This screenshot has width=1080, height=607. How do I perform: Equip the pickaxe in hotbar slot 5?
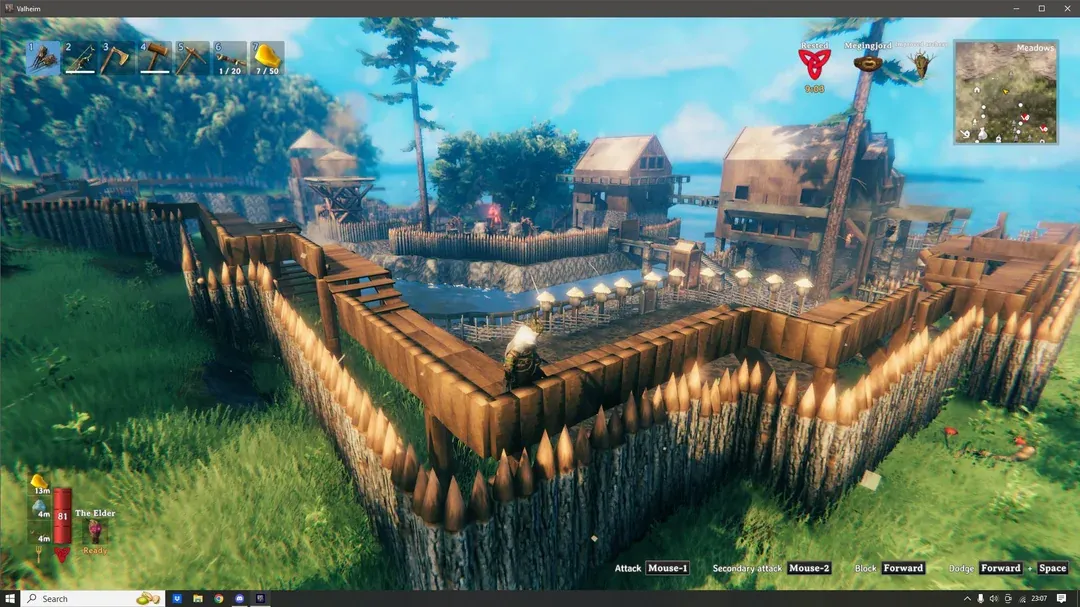(x=192, y=58)
